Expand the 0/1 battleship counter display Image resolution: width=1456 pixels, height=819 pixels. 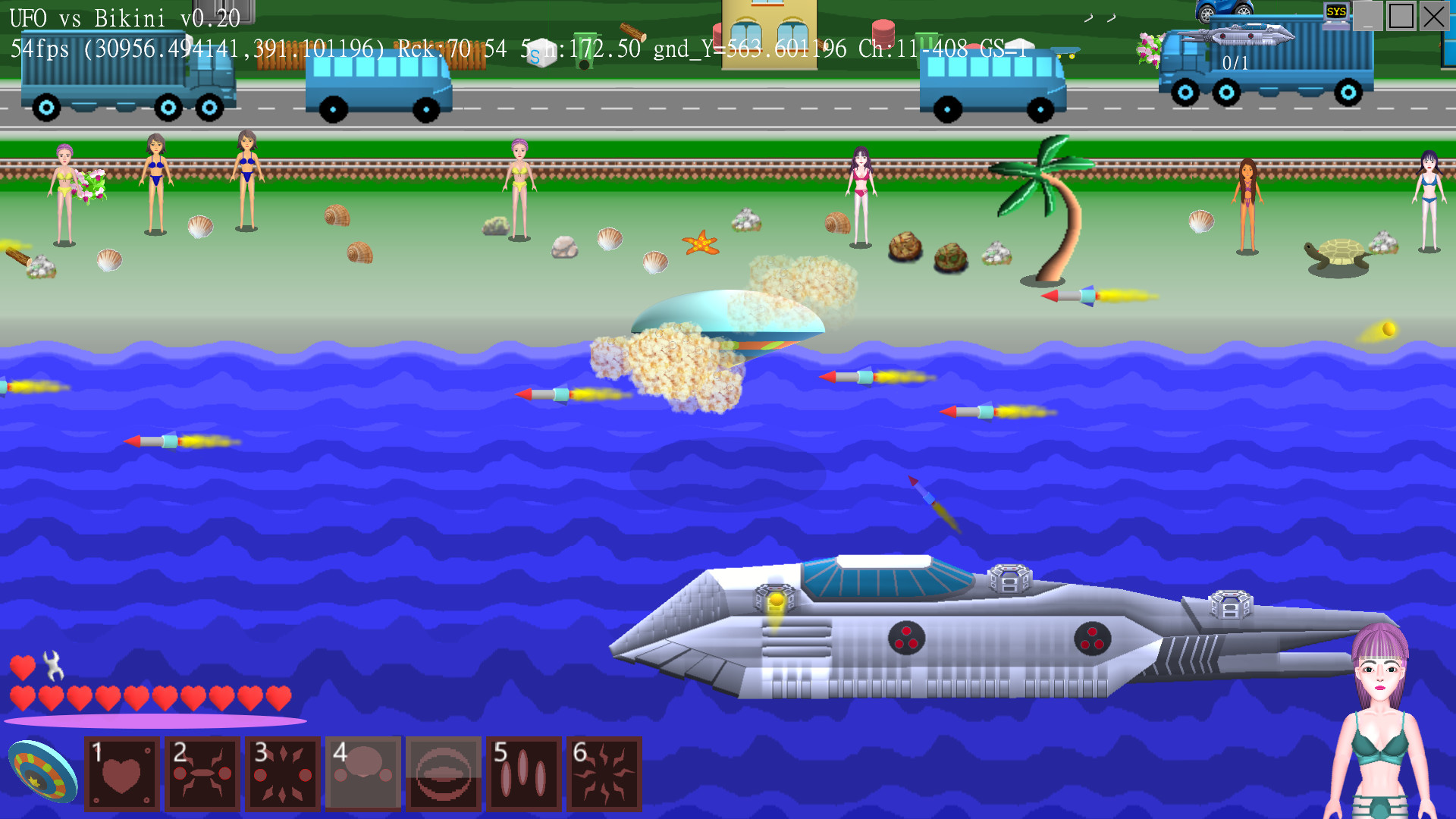1236,64
